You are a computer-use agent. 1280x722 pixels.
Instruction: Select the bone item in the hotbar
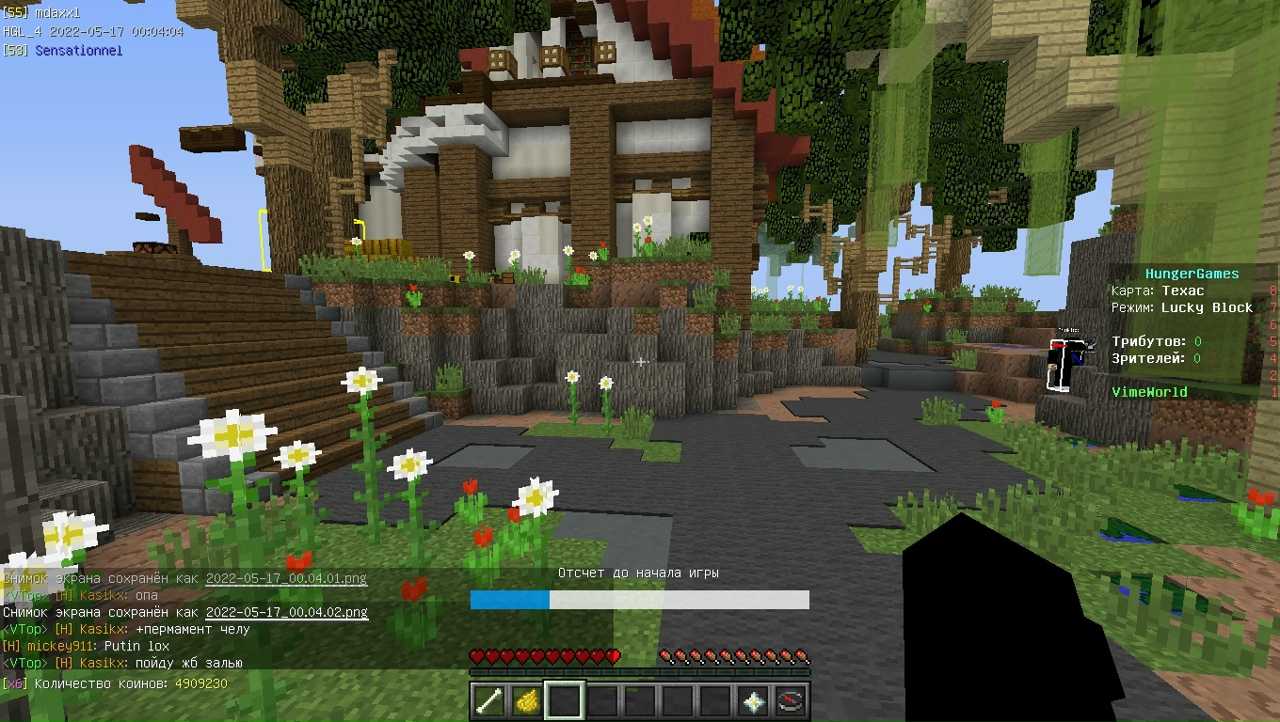(489, 701)
